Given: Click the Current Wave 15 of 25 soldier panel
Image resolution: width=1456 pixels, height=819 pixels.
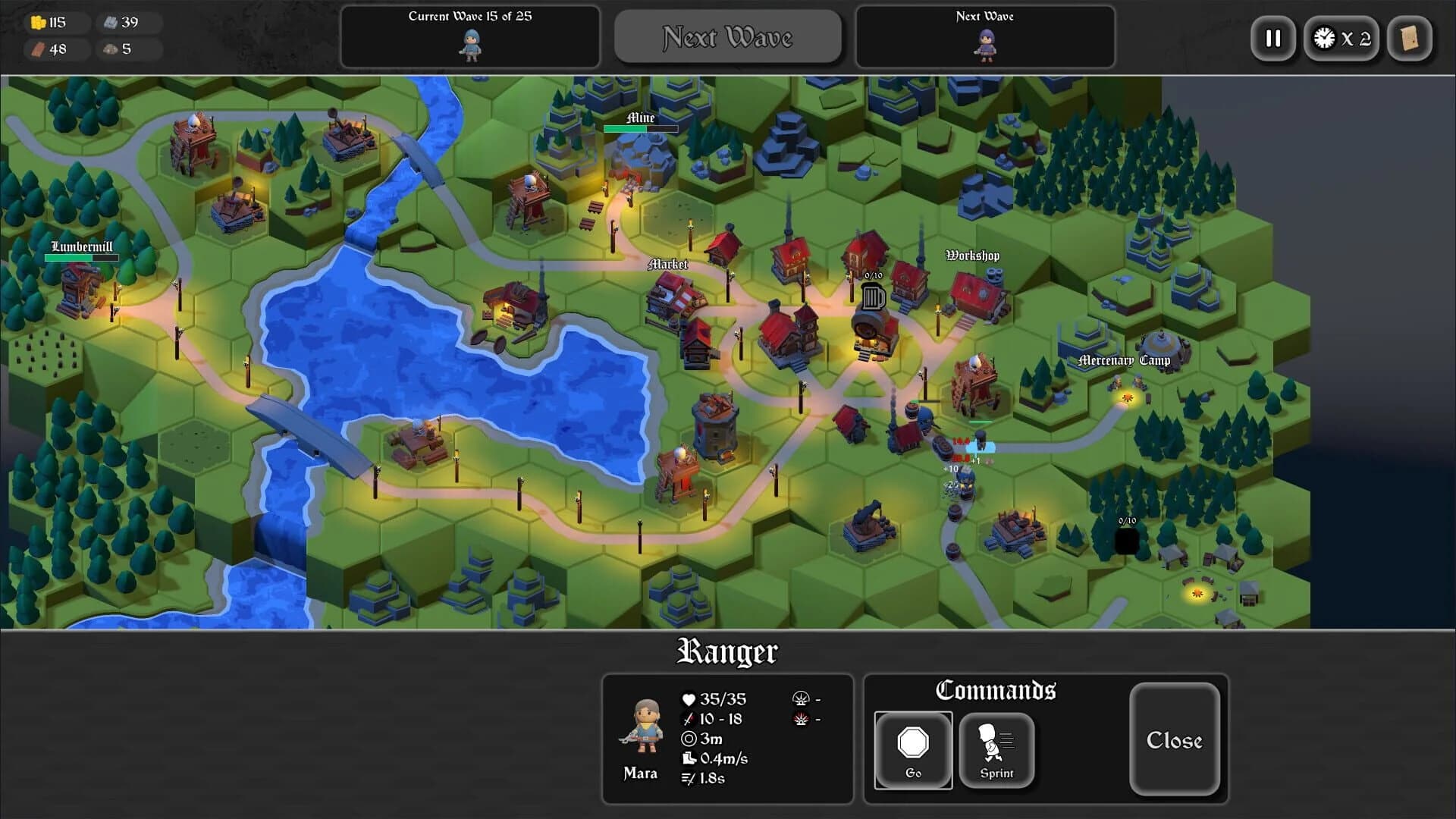Looking at the screenshot, I should pyautogui.click(x=469, y=36).
